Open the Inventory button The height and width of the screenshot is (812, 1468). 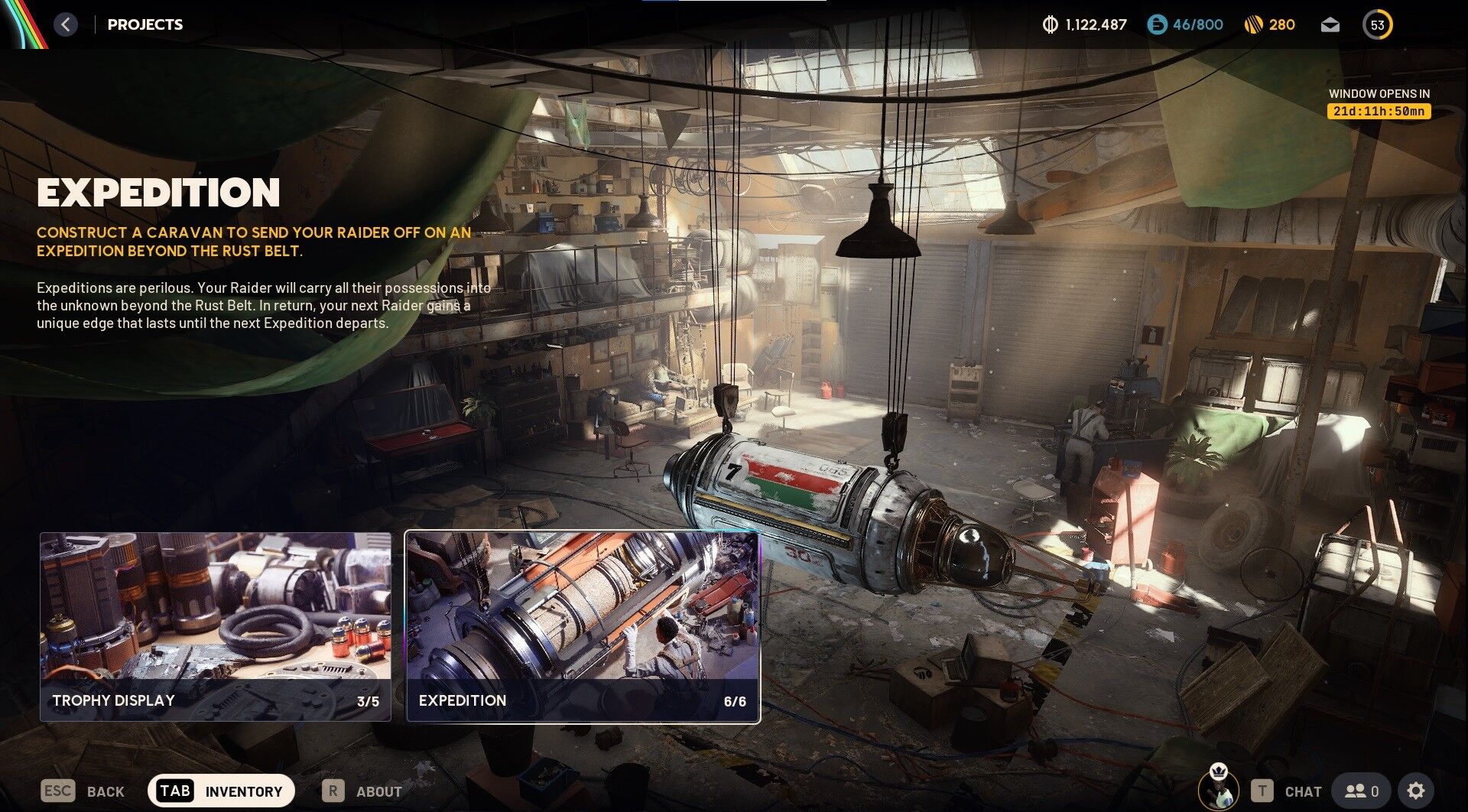pos(221,791)
